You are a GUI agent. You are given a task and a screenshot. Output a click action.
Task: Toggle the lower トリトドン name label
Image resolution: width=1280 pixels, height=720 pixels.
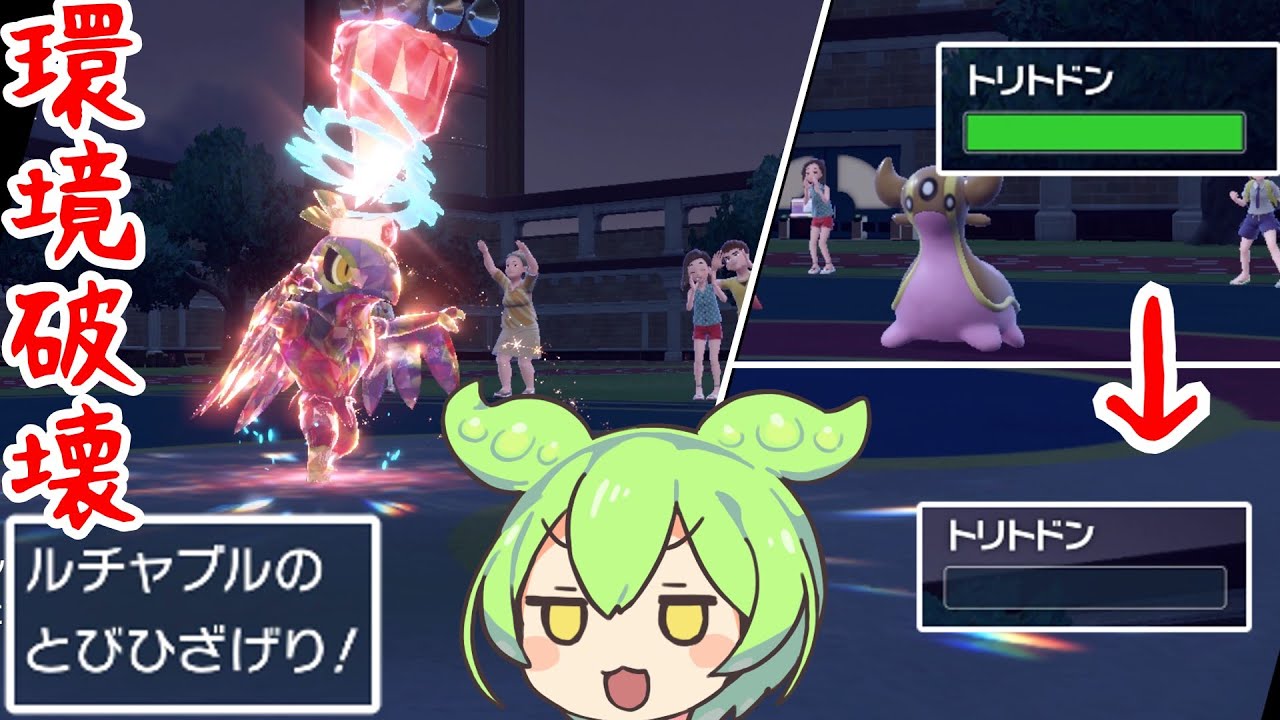point(1020,535)
